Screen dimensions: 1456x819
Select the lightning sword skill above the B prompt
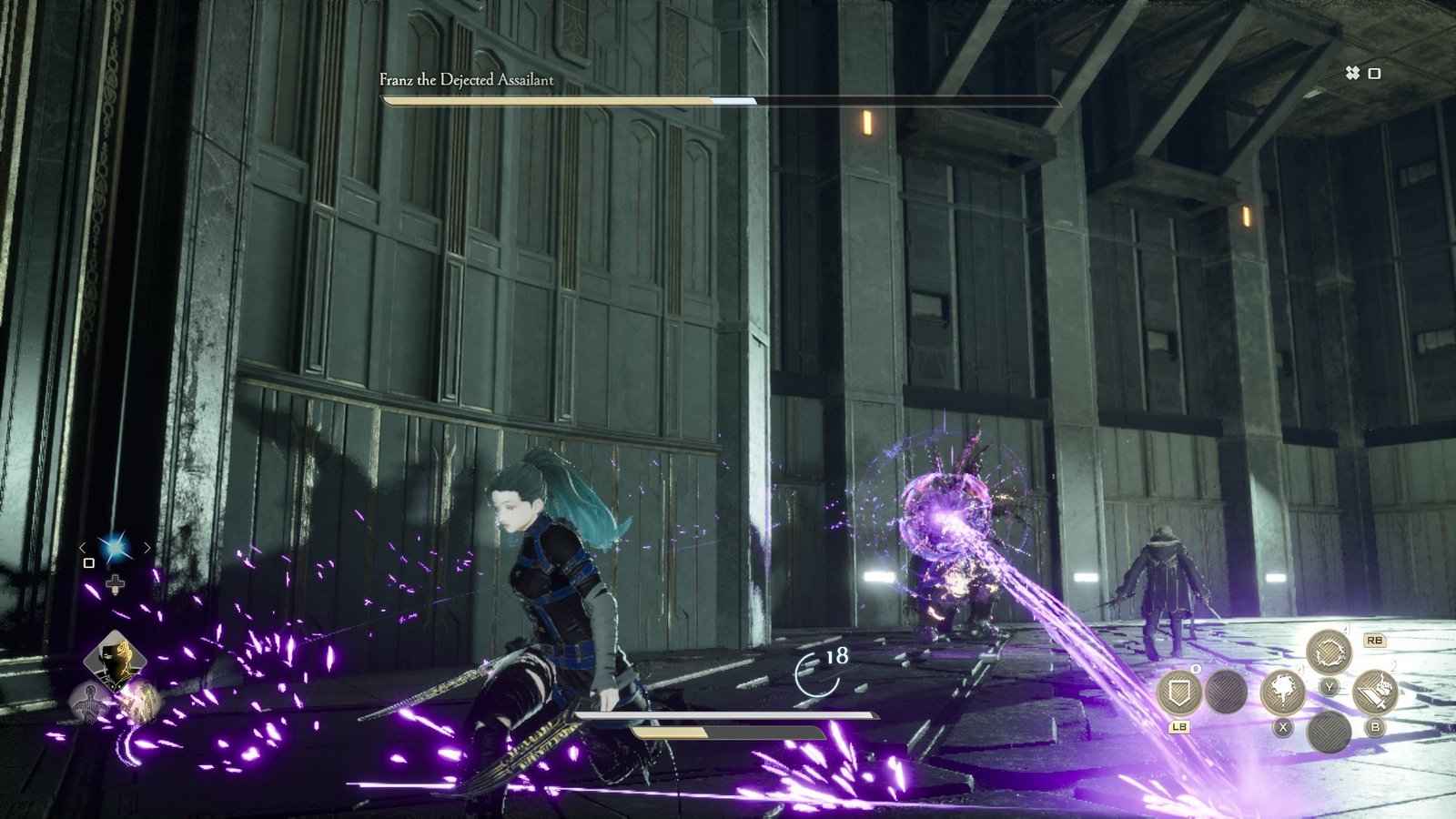1374,693
